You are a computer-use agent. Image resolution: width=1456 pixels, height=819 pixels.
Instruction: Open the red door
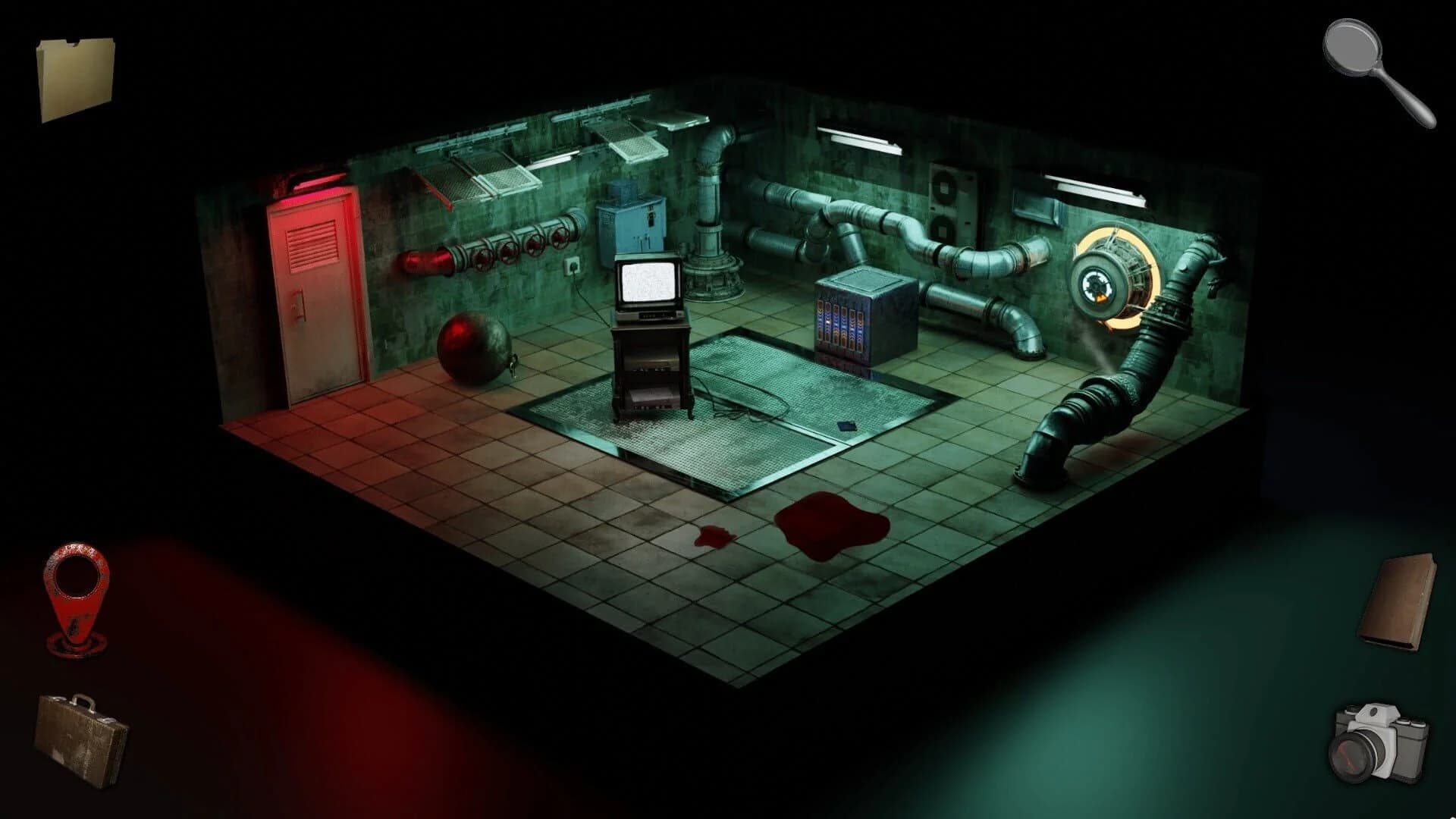coord(315,296)
